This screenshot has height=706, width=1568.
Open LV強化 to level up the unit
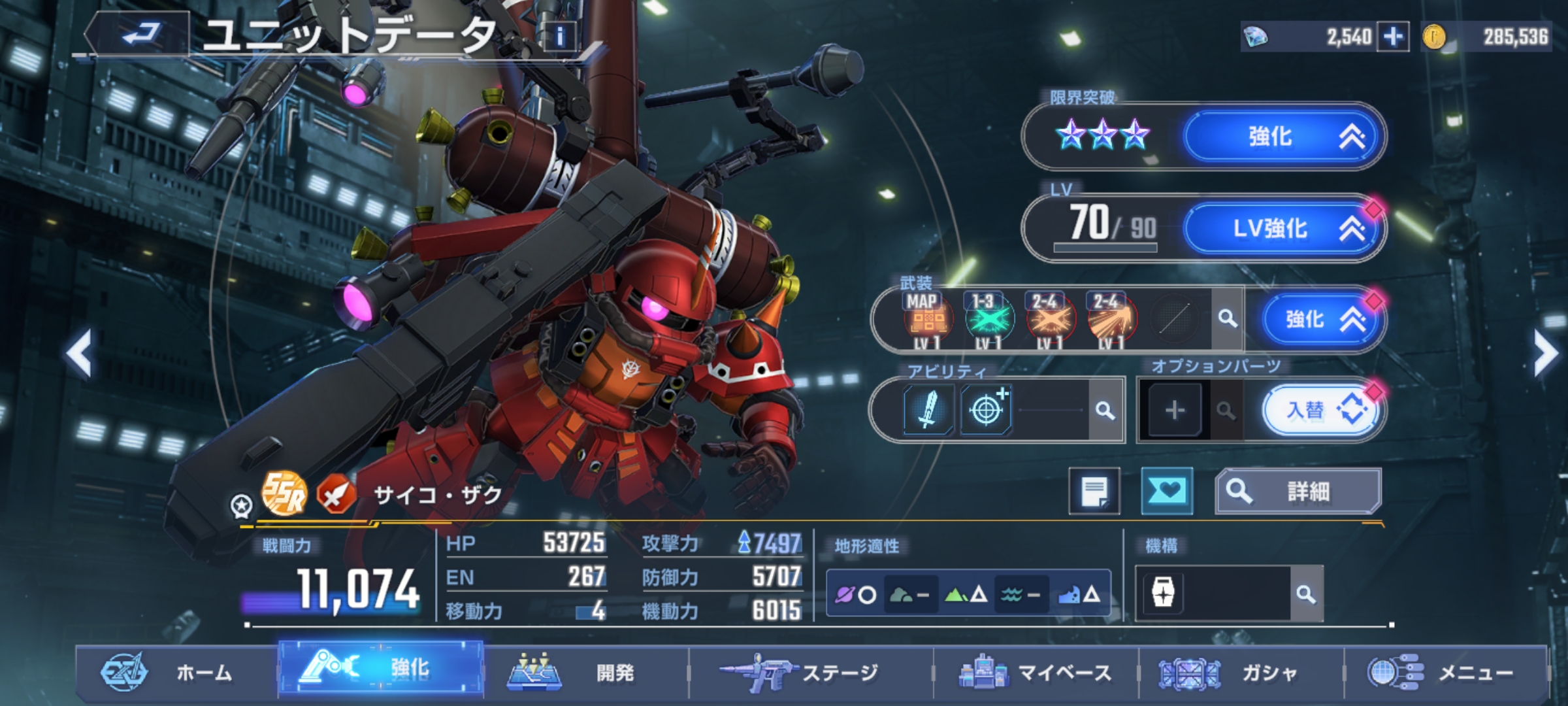click(1282, 228)
